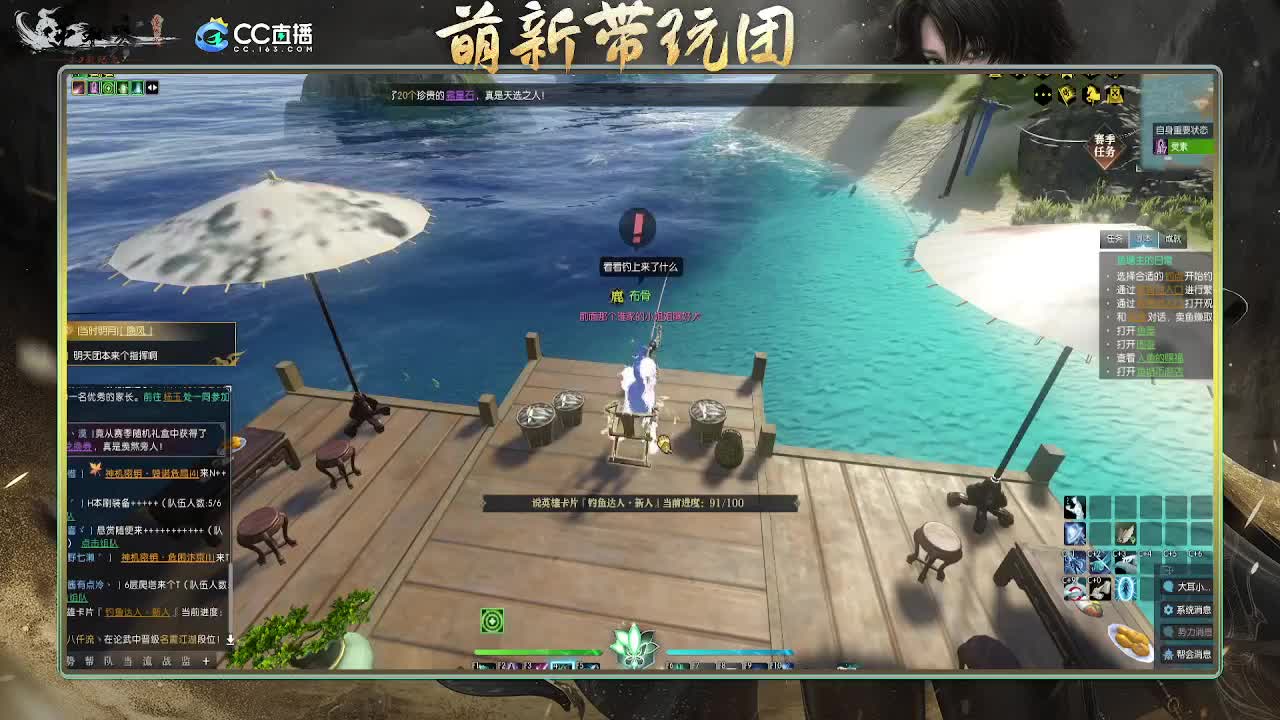Toggle the greyed-out 势力消息 channel
The image size is (1280, 720).
1190,631
